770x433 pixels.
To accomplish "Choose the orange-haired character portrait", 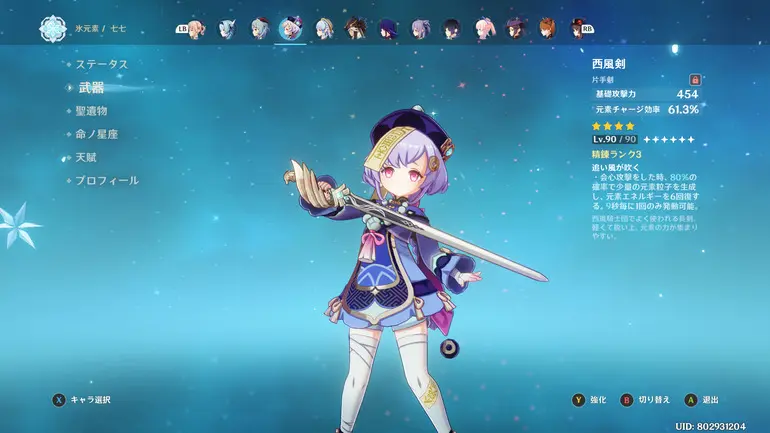I will [546, 27].
